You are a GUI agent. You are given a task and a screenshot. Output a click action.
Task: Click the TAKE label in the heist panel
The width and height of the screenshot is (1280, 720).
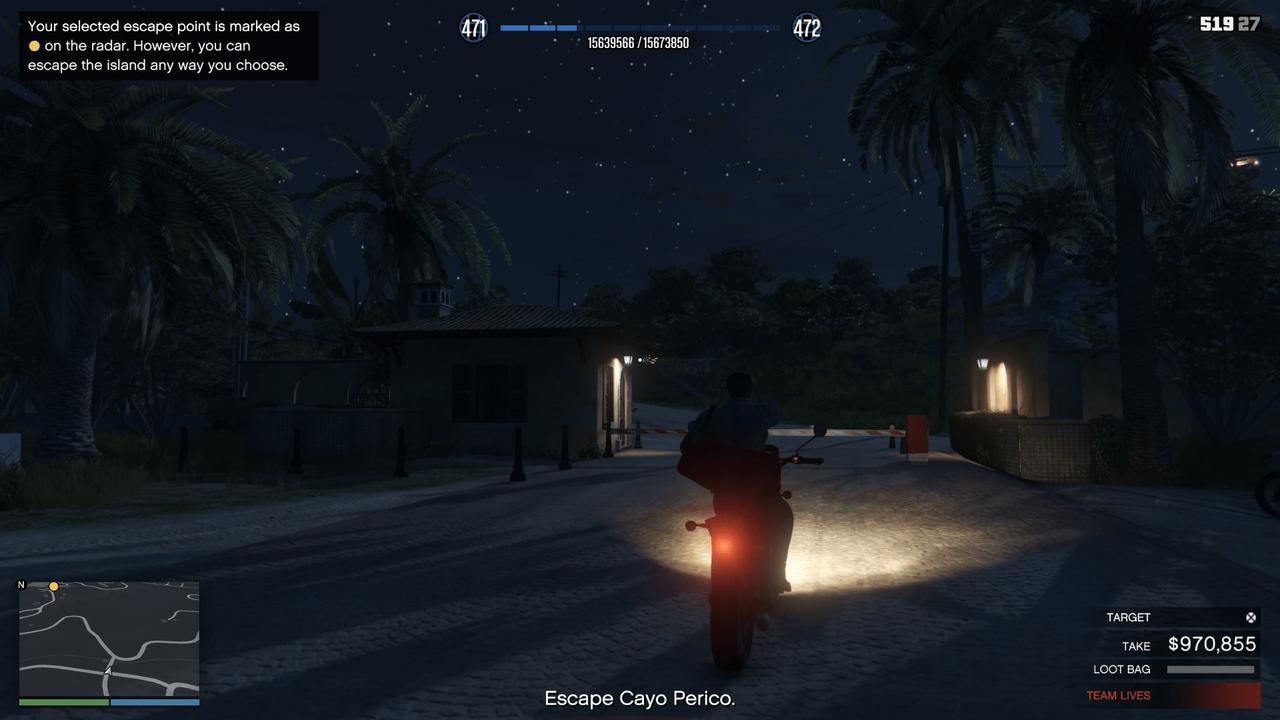coord(1136,646)
